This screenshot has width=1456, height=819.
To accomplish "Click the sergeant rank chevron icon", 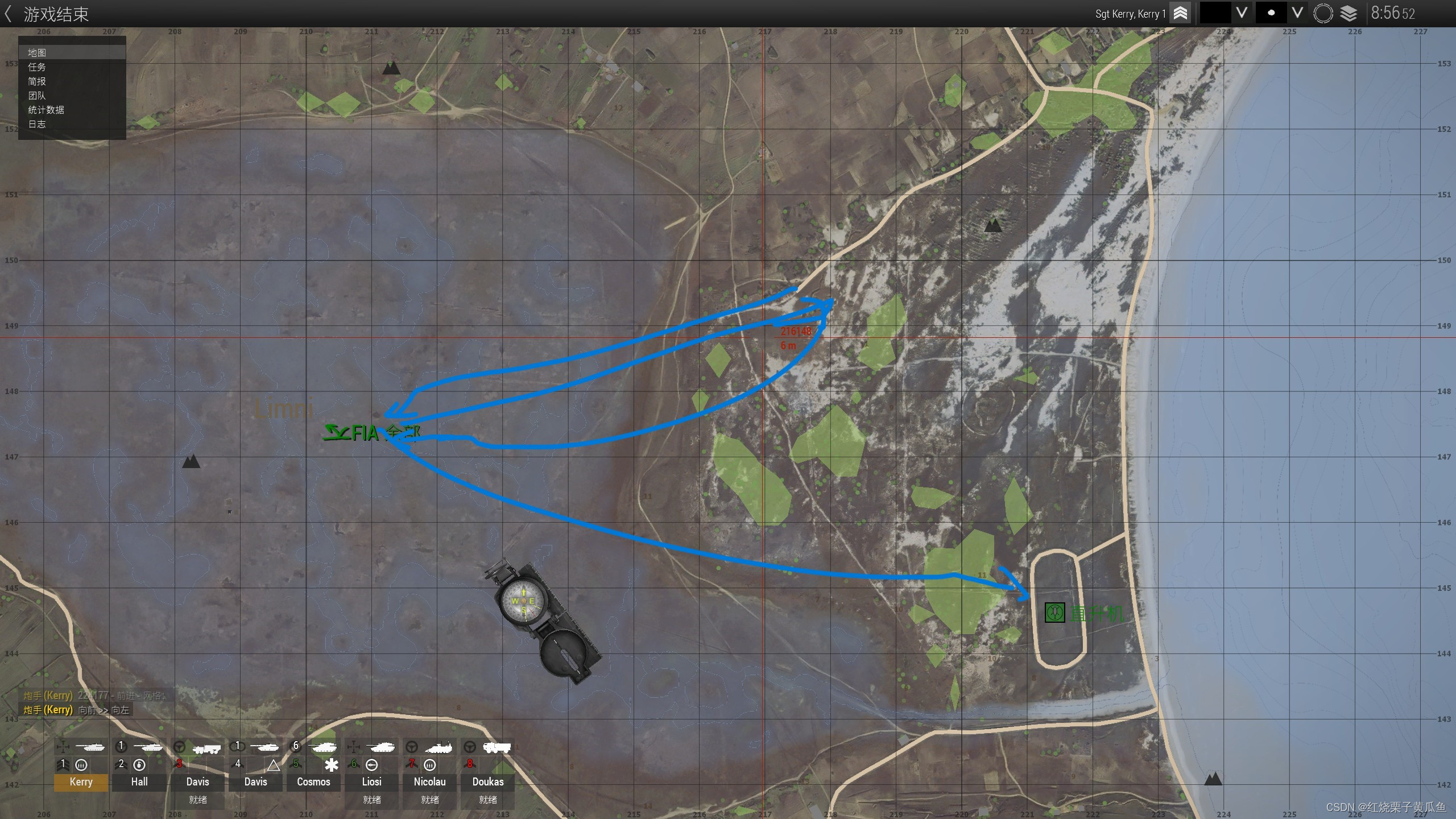I will tap(1180, 14).
